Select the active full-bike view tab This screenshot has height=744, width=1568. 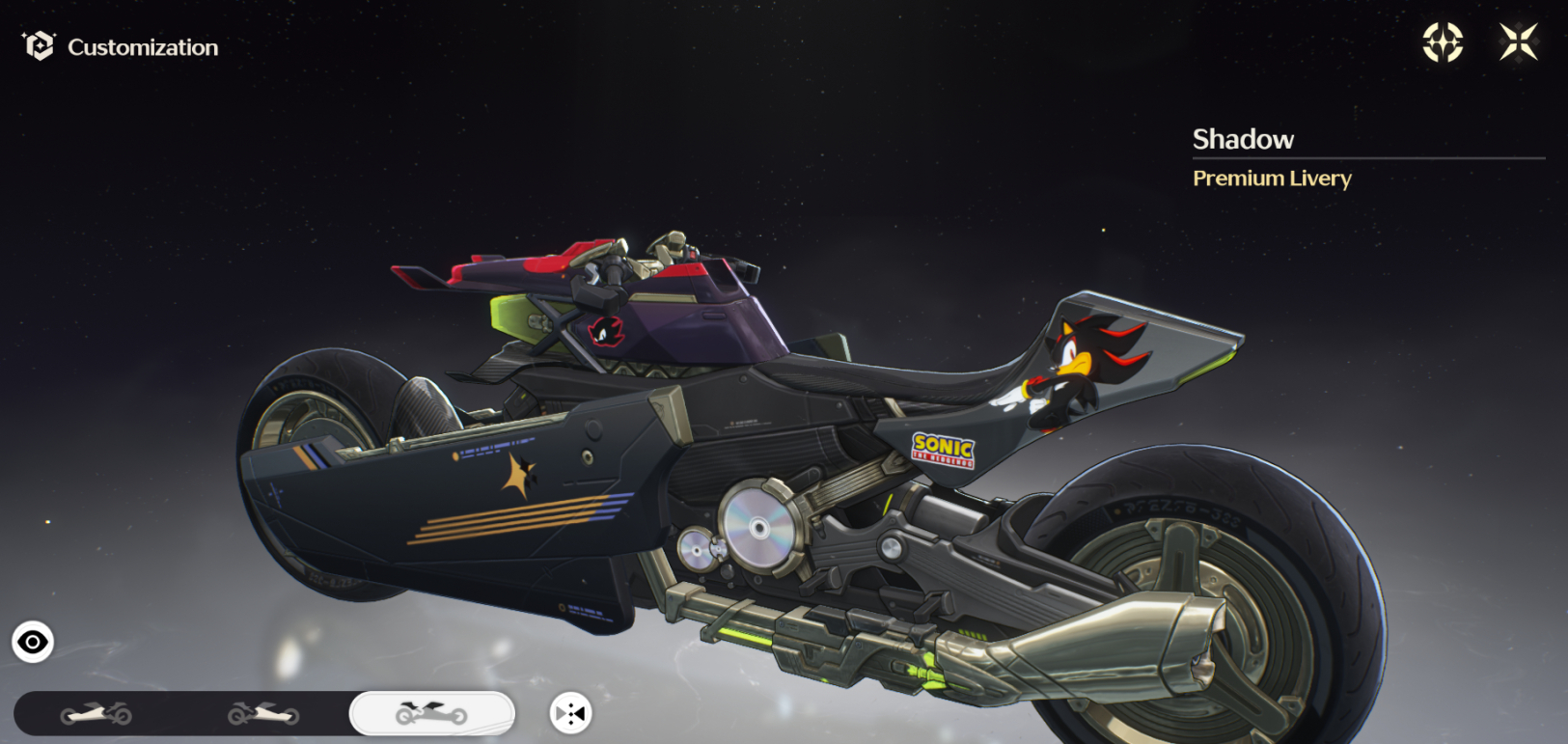pos(431,714)
